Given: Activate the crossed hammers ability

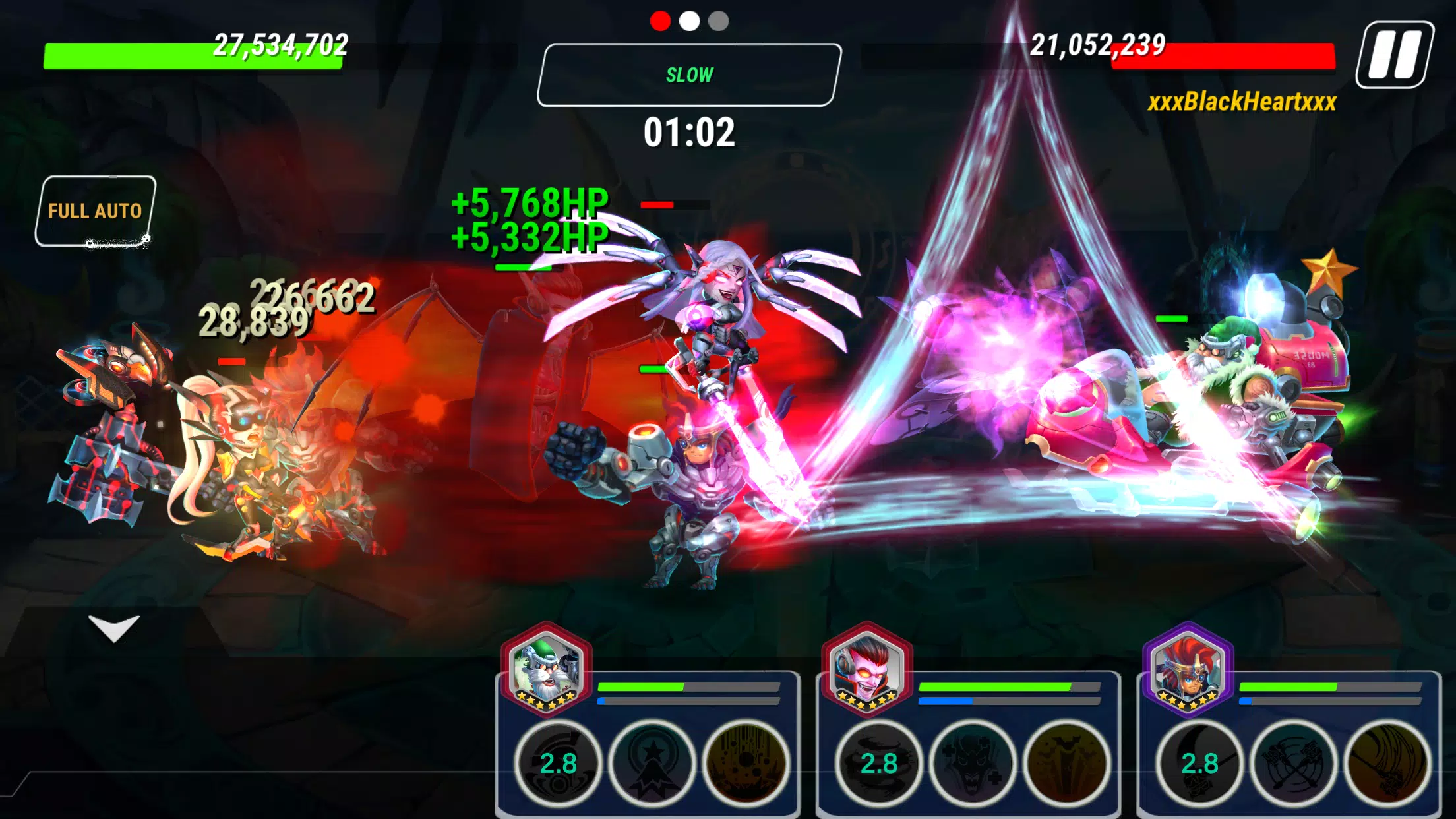Looking at the screenshot, I should [1293, 764].
